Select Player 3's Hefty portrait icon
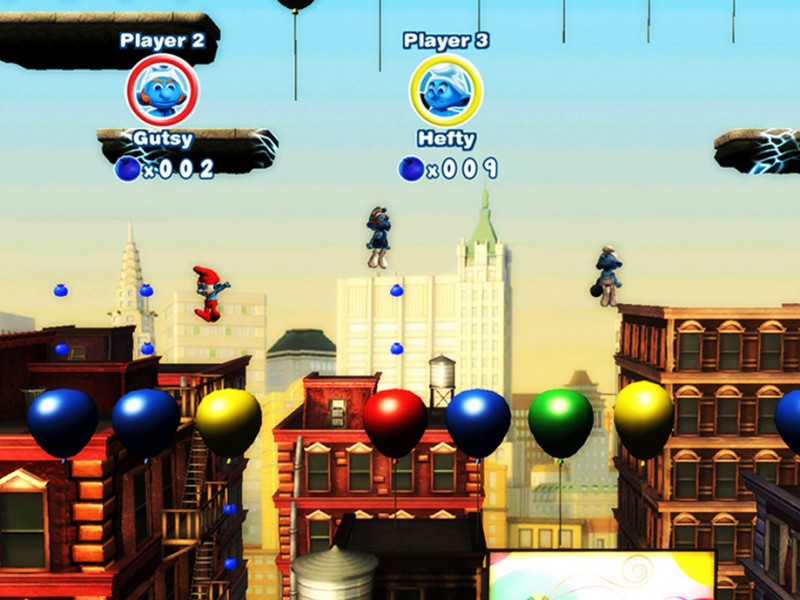This screenshot has width=800, height=600. pos(445,90)
